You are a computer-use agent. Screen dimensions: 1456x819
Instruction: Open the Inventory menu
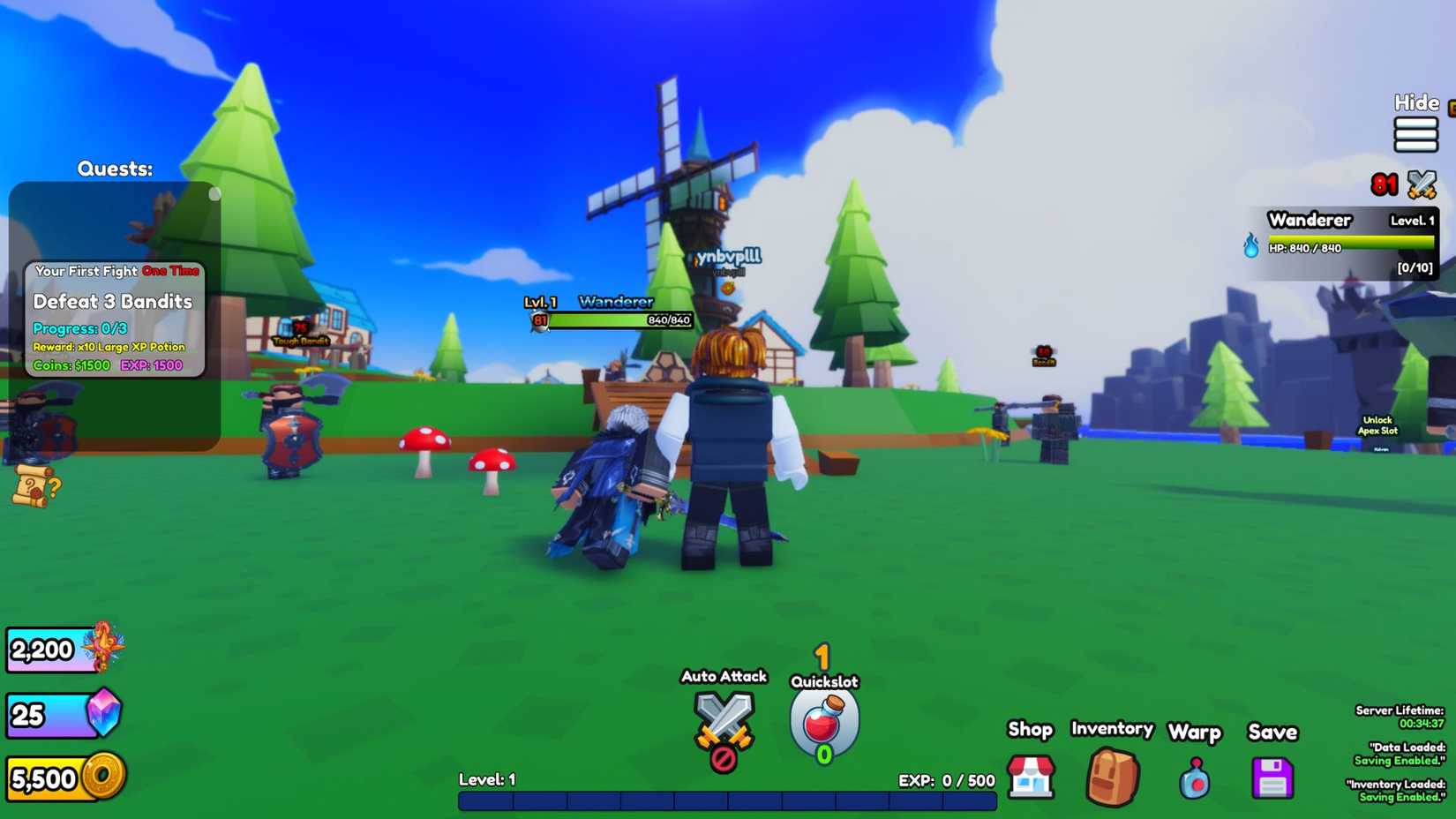[x=1111, y=730]
